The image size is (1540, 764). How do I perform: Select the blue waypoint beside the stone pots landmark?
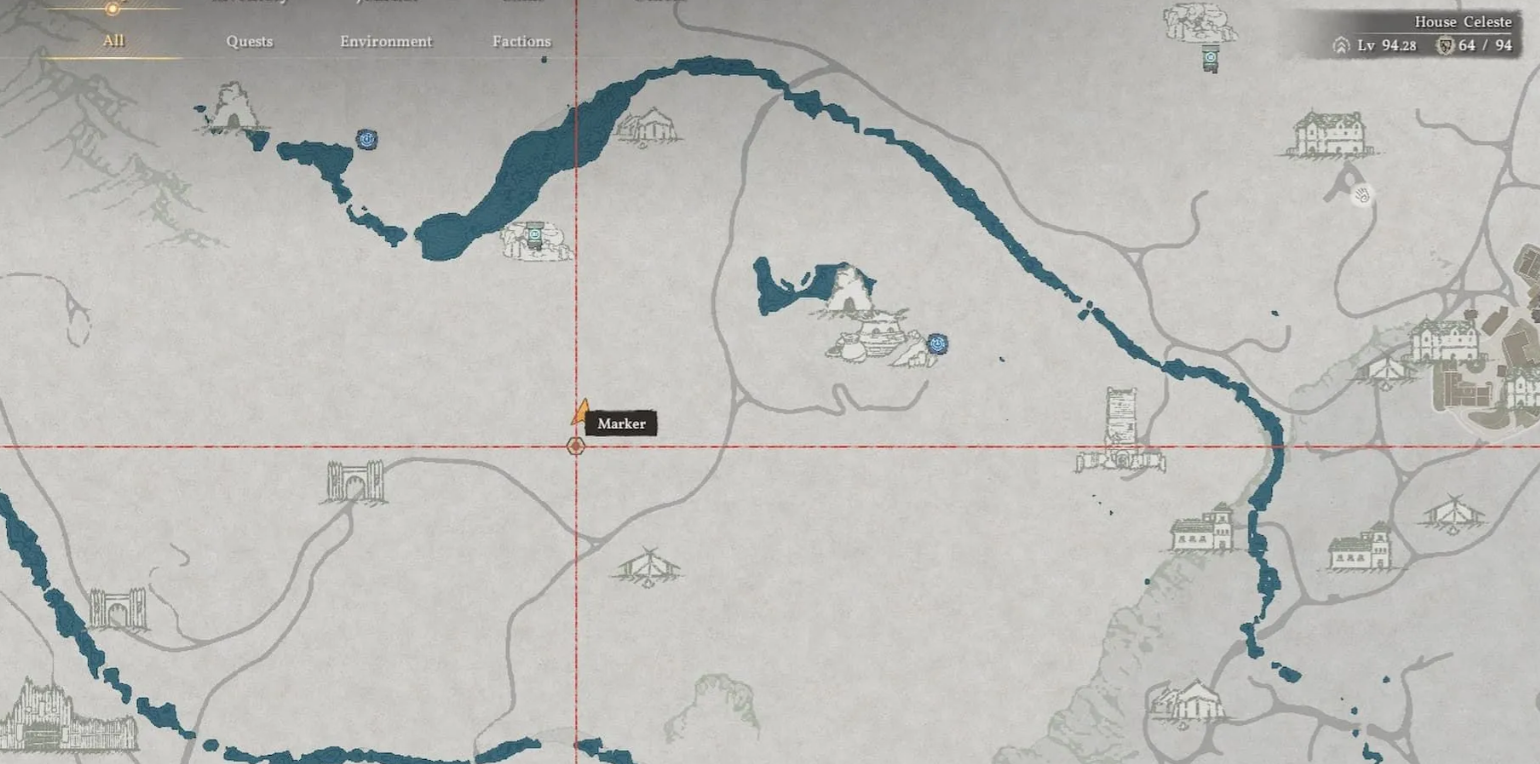937,344
